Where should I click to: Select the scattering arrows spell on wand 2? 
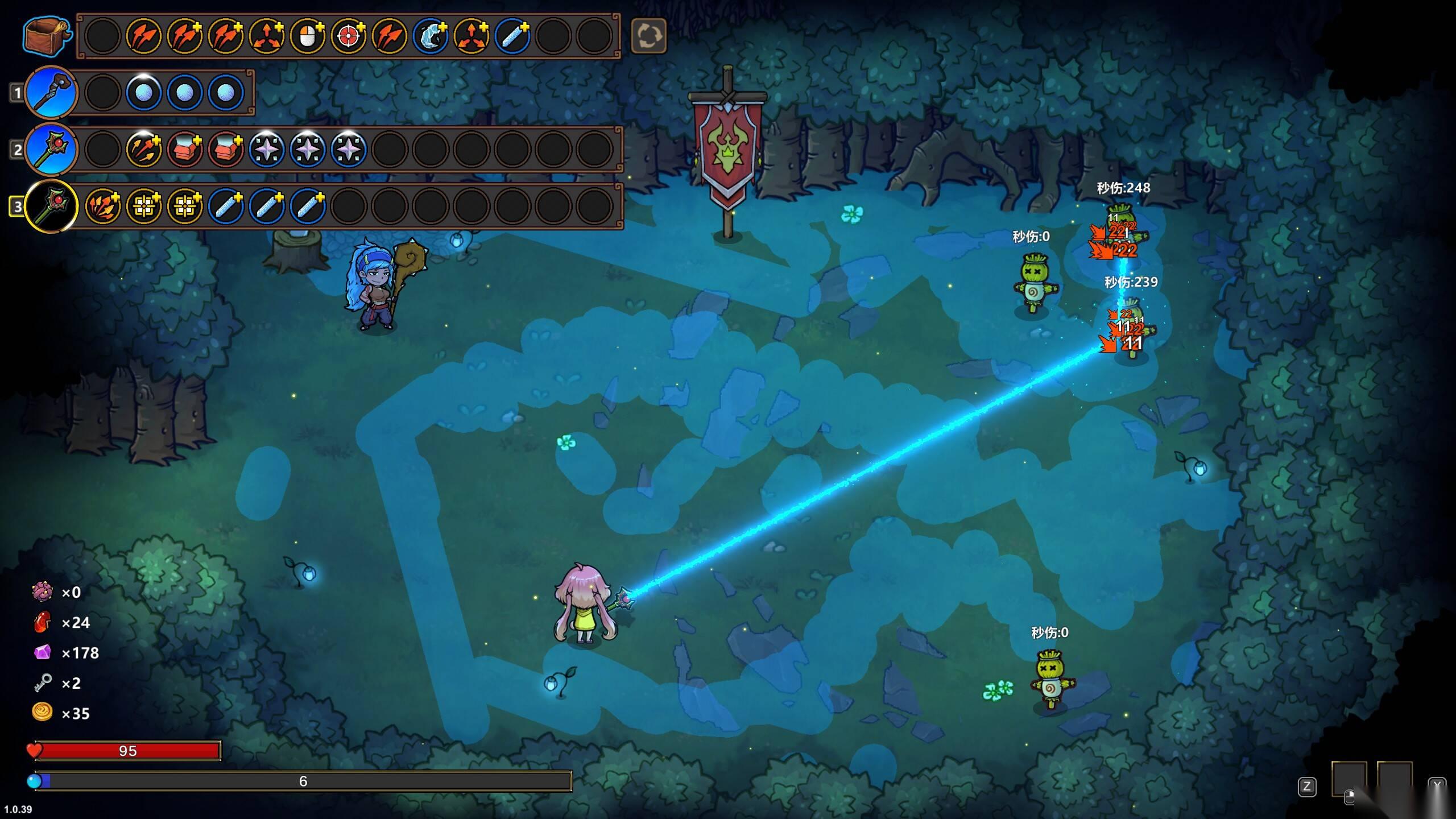click(x=143, y=150)
